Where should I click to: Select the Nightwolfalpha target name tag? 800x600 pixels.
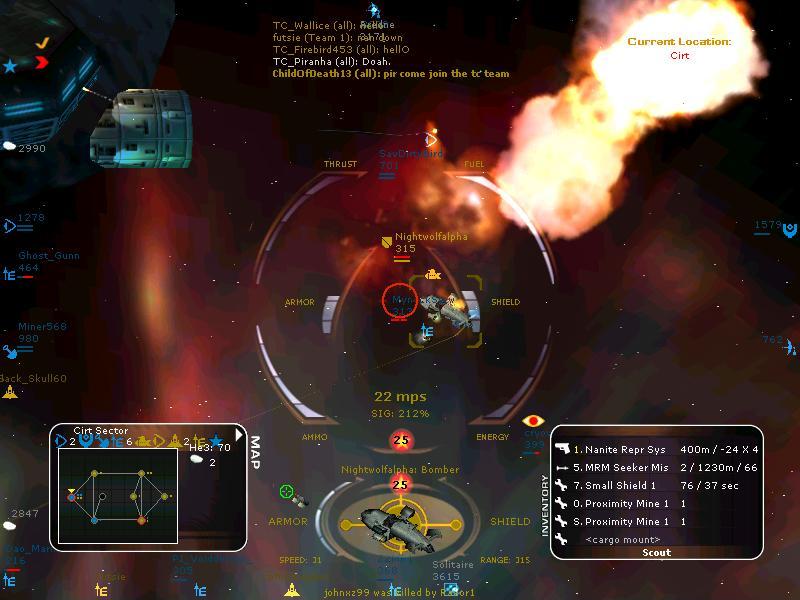(430, 237)
